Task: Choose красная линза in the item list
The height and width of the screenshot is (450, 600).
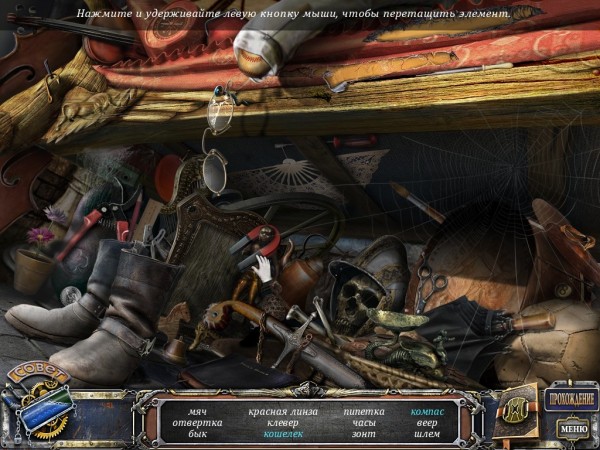Action: (x=282, y=411)
